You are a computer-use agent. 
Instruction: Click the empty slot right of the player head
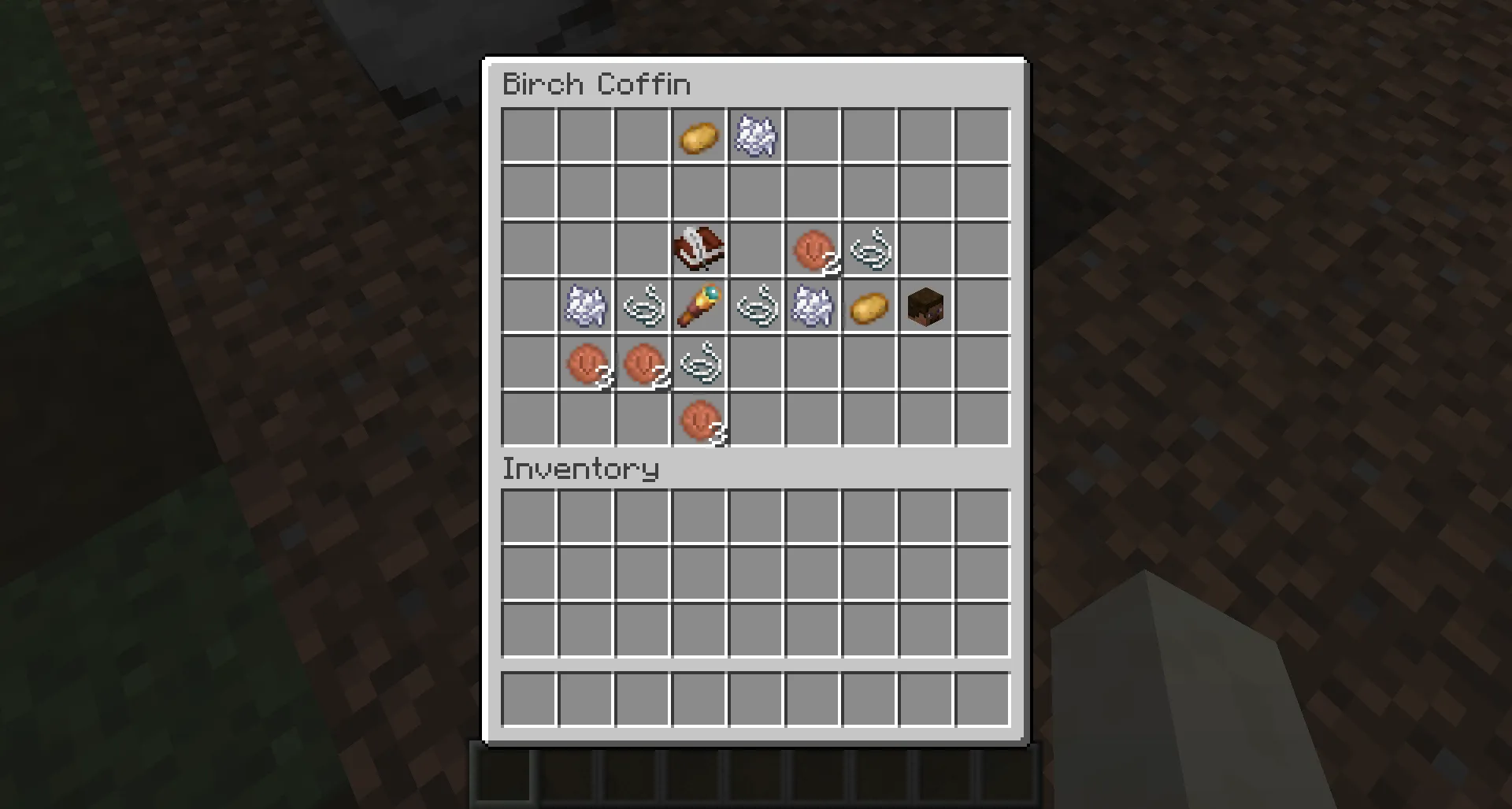click(982, 306)
